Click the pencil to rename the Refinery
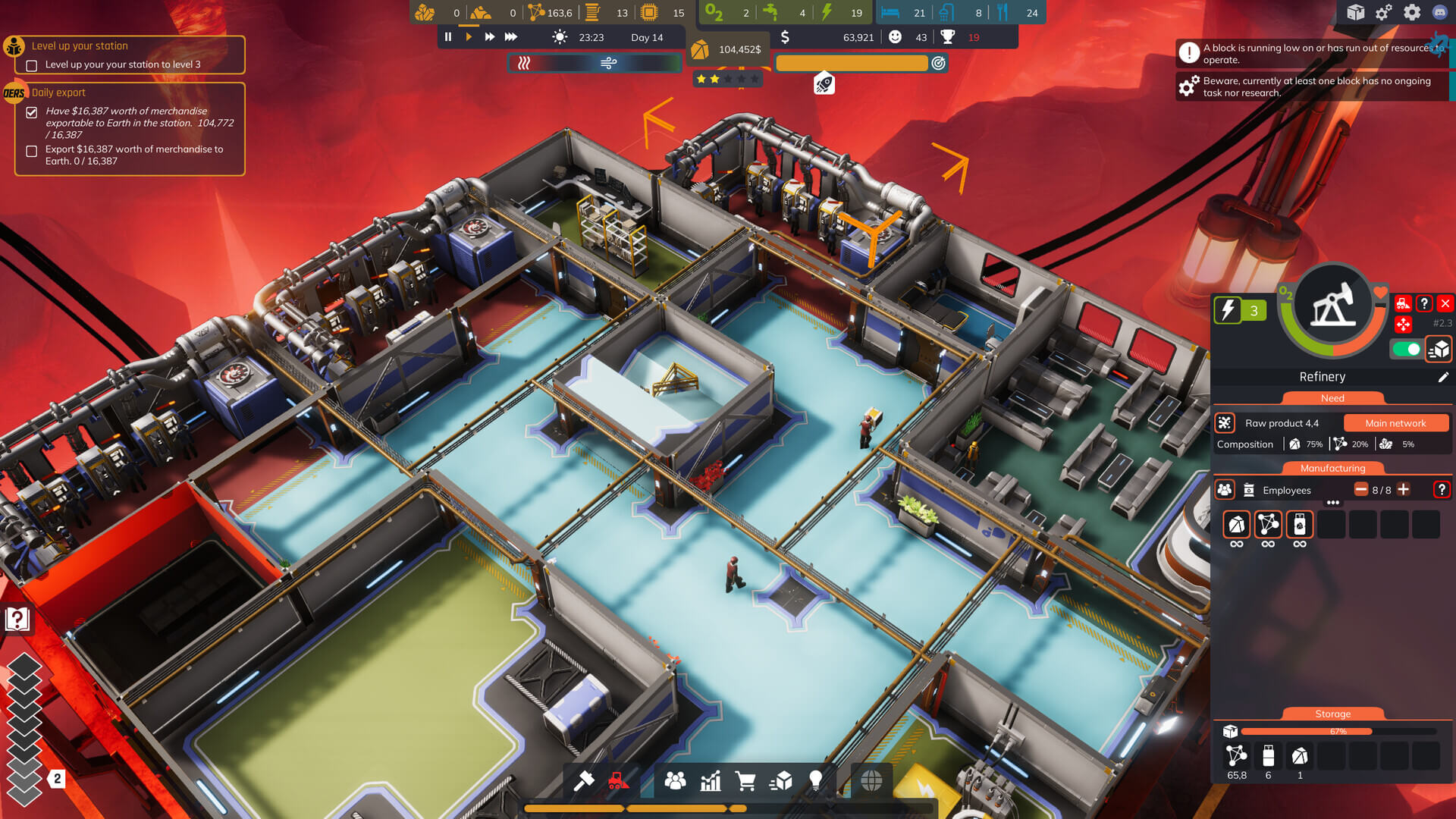 coord(1445,377)
